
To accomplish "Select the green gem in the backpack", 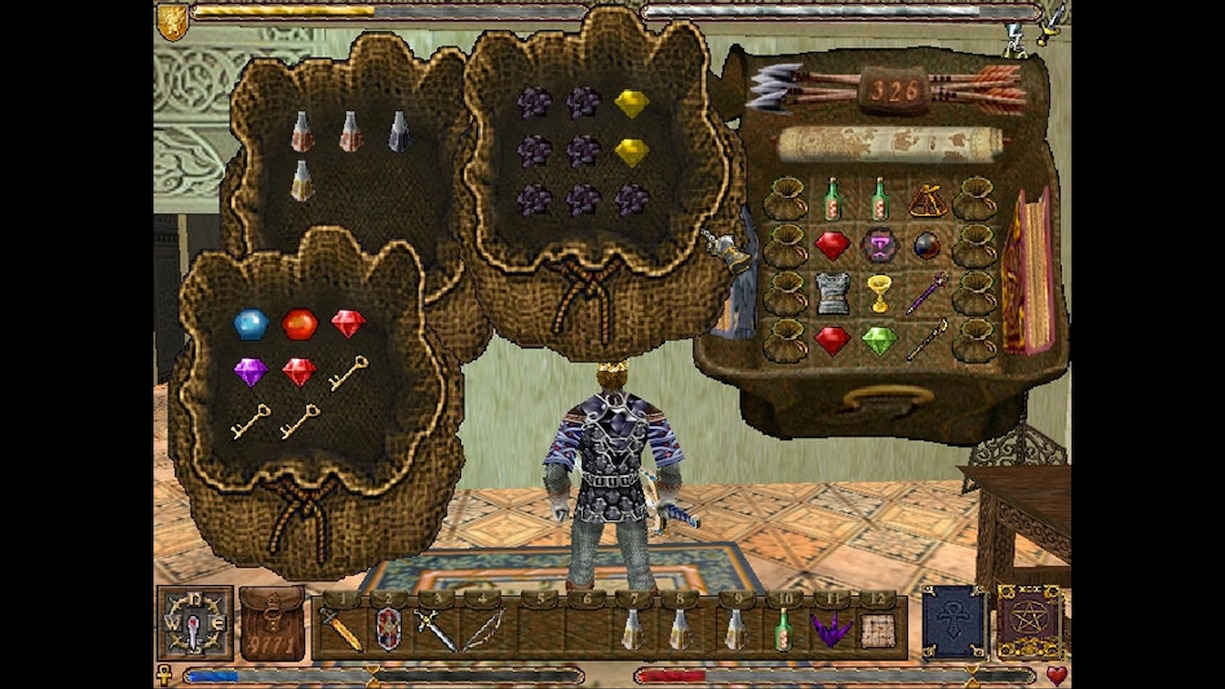I will point(880,341).
